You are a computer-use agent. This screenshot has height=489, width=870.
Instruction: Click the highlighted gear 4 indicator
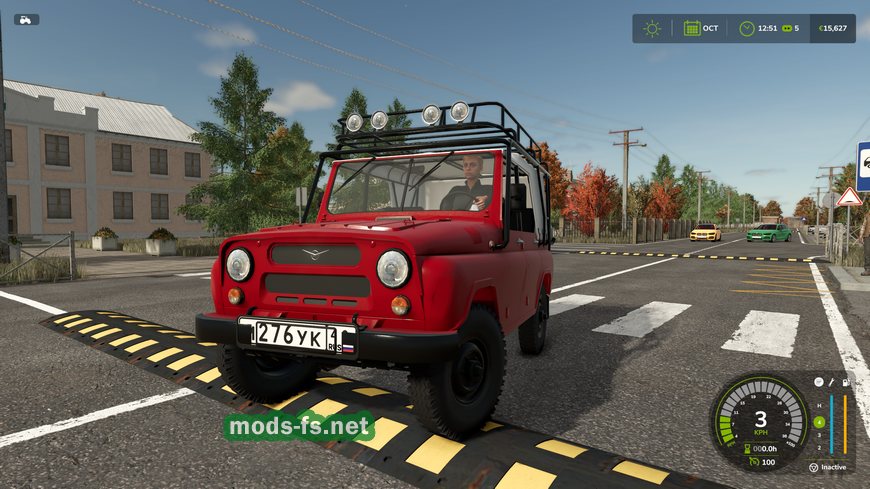pos(819,422)
